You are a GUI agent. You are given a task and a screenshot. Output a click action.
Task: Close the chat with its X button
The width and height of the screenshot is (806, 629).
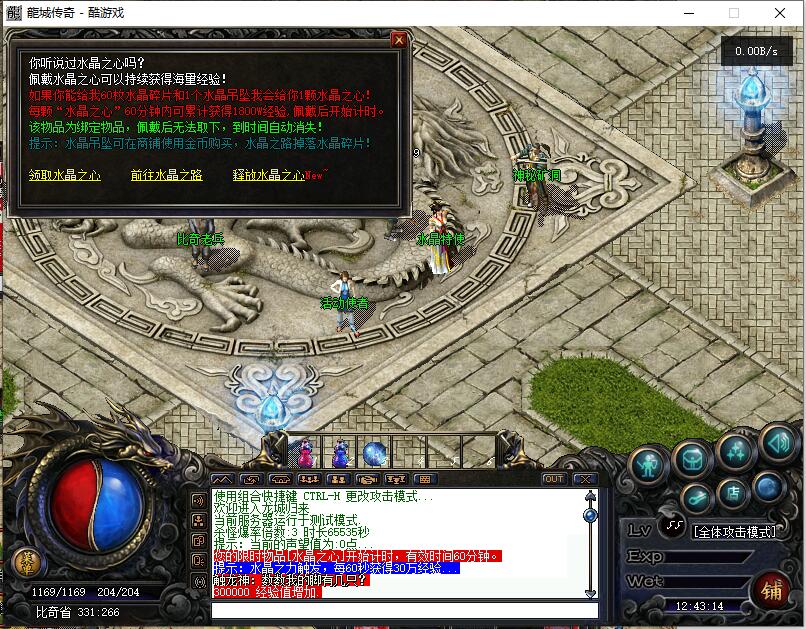pyautogui.click(x=586, y=480)
